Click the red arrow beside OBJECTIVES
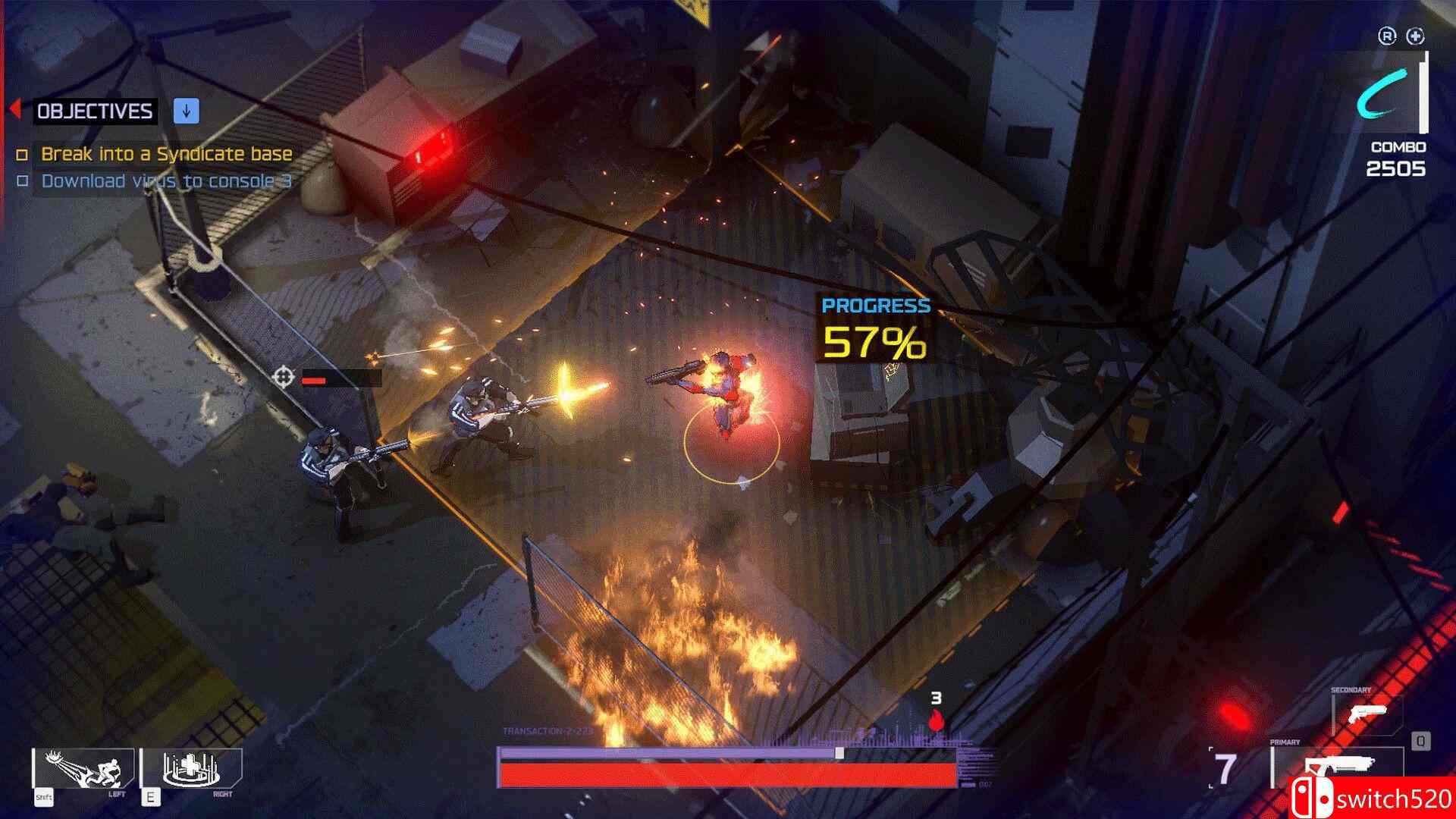Viewport: 1456px width, 819px height. click(17, 110)
